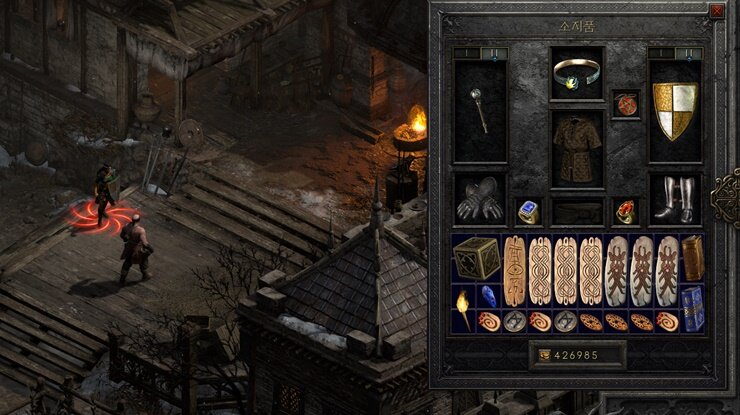
Task: Click the equipped circlet in the helm slot
Action: tap(577, 72)
